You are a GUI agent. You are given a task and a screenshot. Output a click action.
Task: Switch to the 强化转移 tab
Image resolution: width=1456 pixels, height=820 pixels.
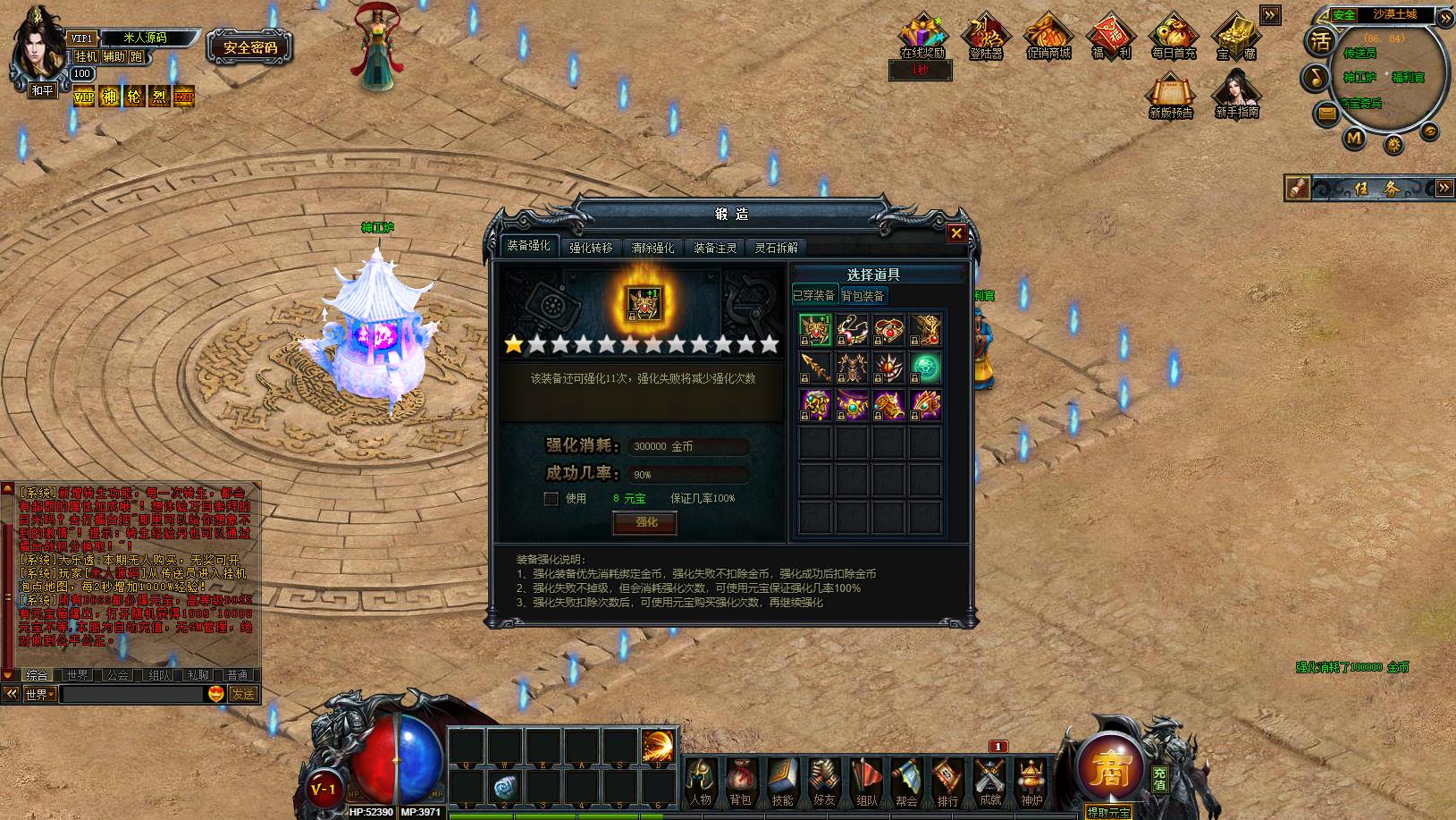pyautogui.click(x=591, y=248)
